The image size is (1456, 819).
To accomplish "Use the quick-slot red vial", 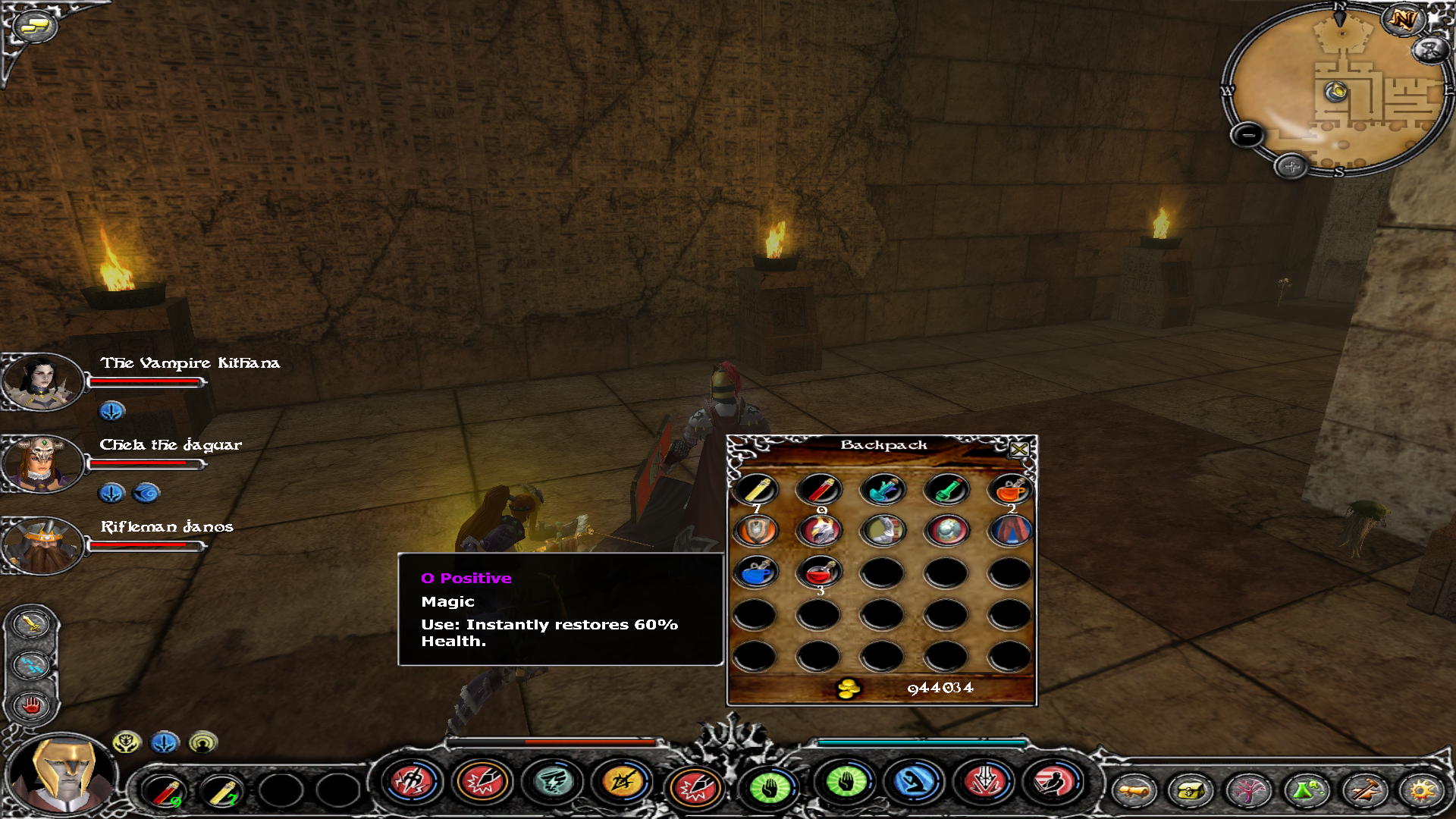I will [165, 792].
